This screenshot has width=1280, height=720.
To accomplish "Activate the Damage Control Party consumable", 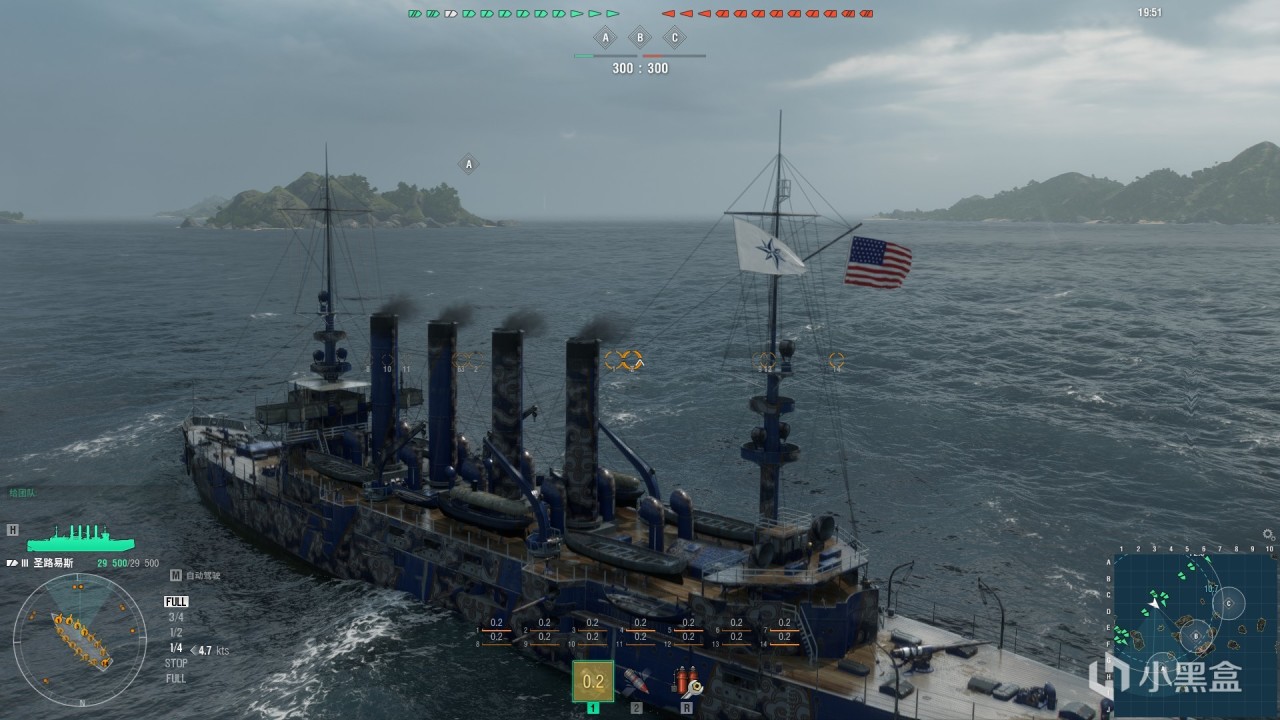I will pos(688,682).
